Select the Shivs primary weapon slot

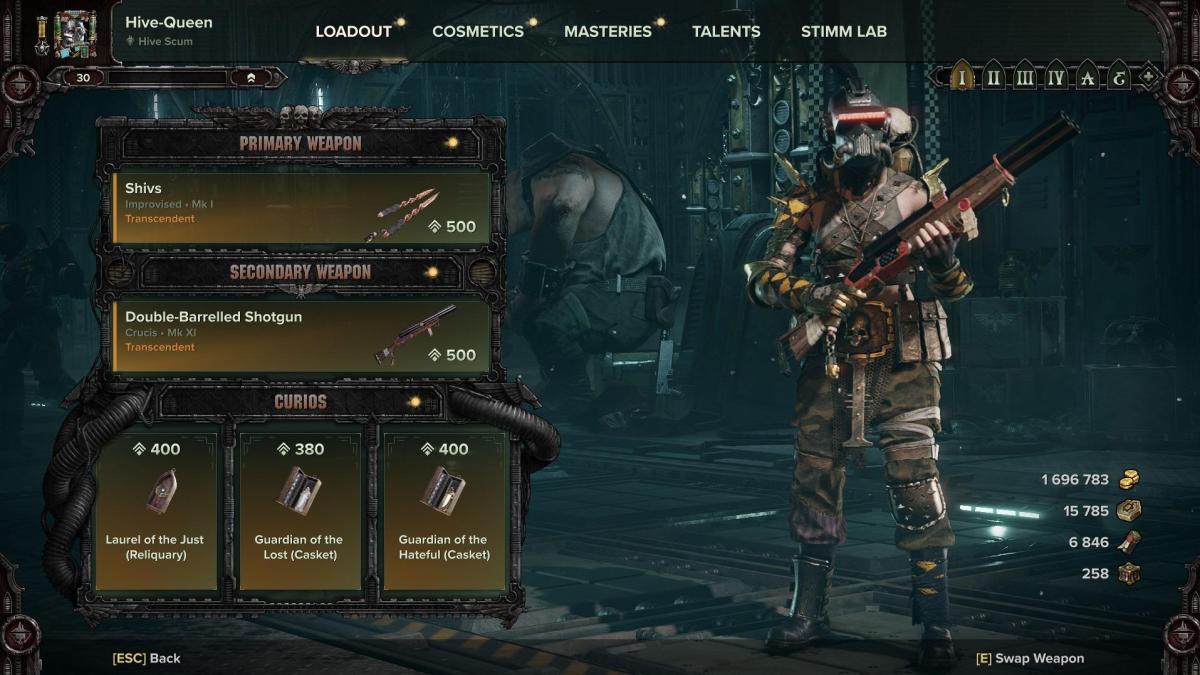(301, 208)
